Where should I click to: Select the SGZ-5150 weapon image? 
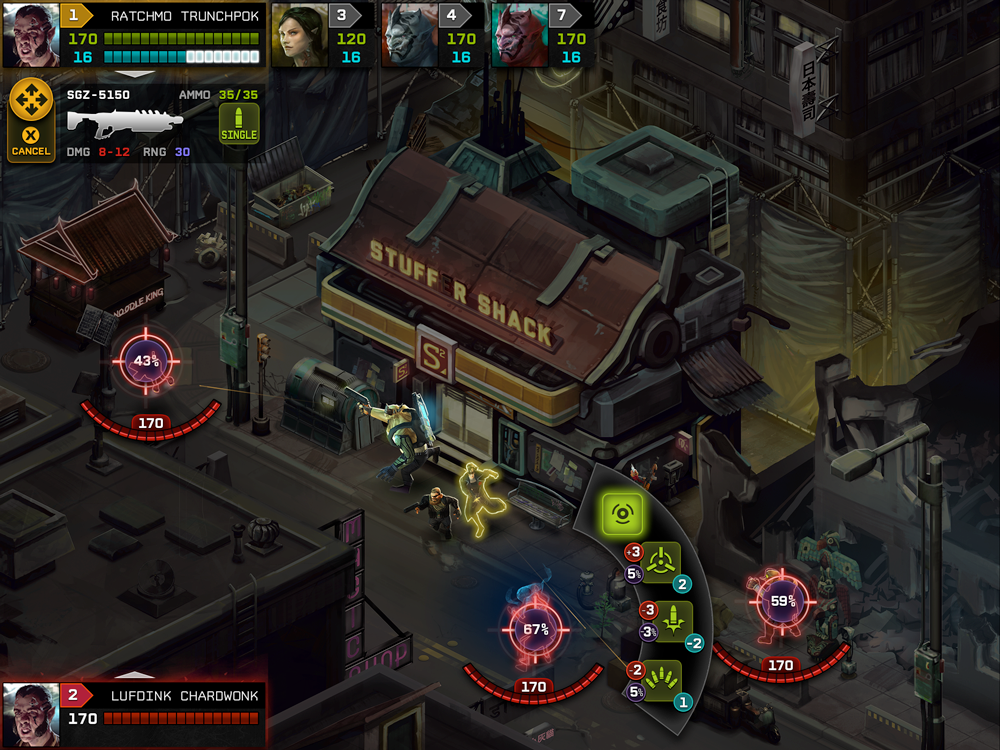pos(125,122)
